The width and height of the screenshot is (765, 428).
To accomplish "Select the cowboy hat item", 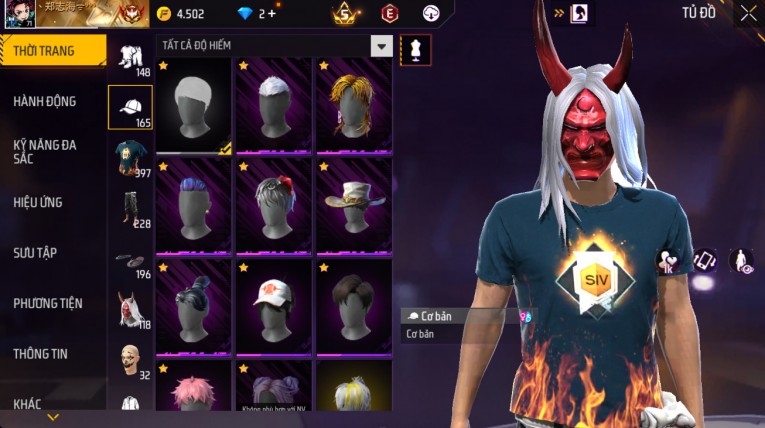I will click(353, 207).
